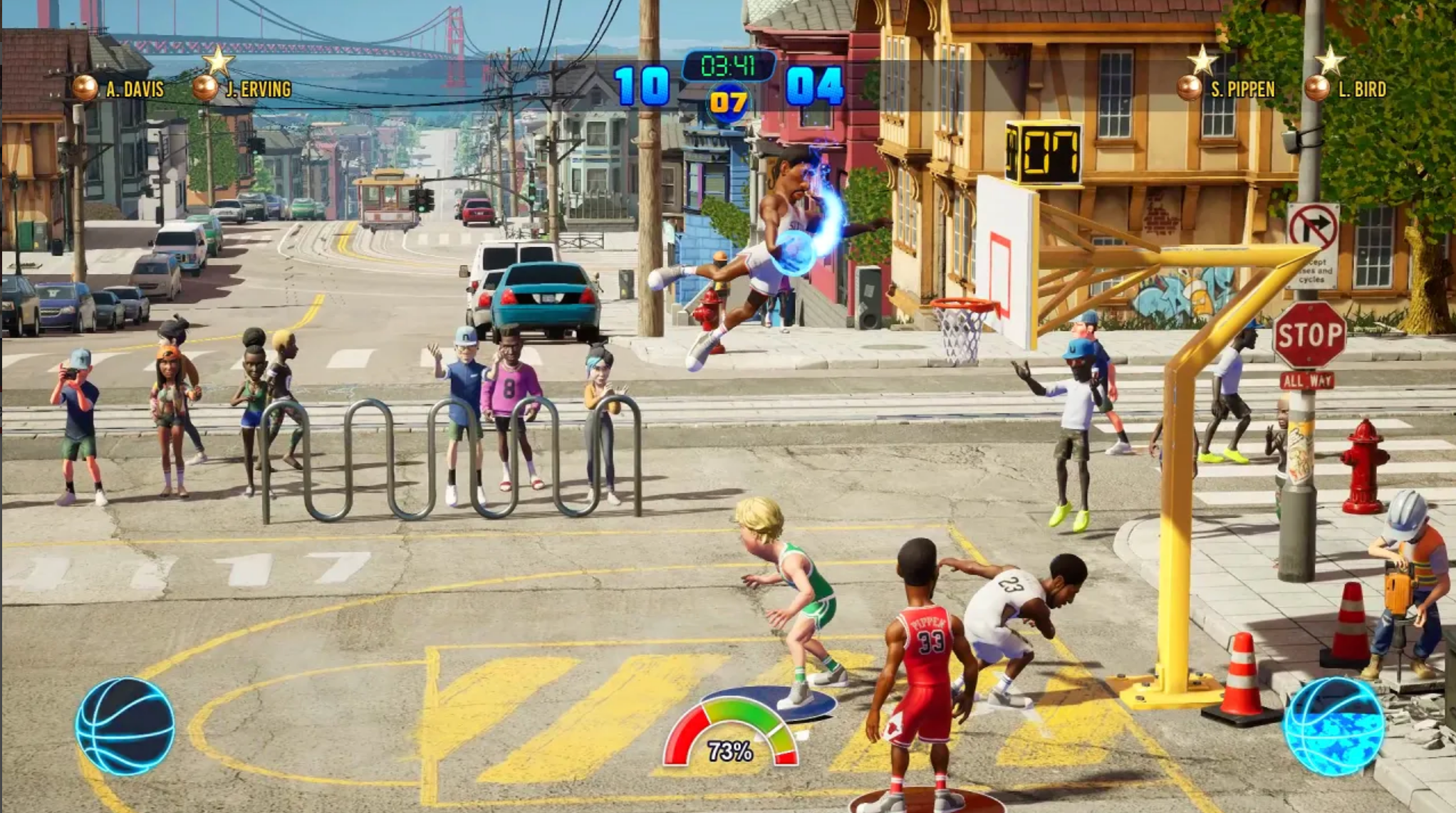
Task: Select the S. Pippen player medallion icon
Action: 1189,89
